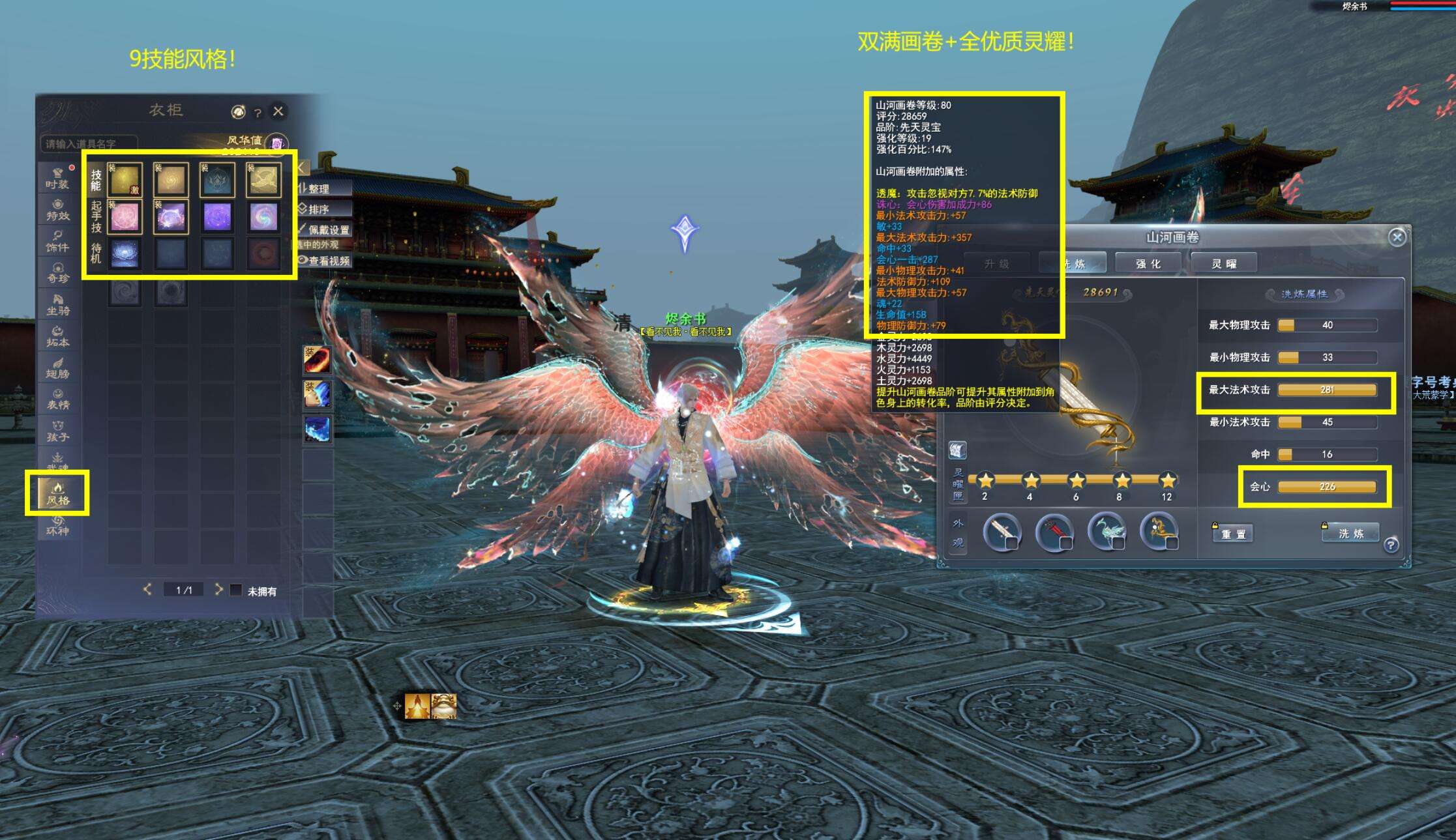Select the 风格 style category

click(x=57, y=493)
